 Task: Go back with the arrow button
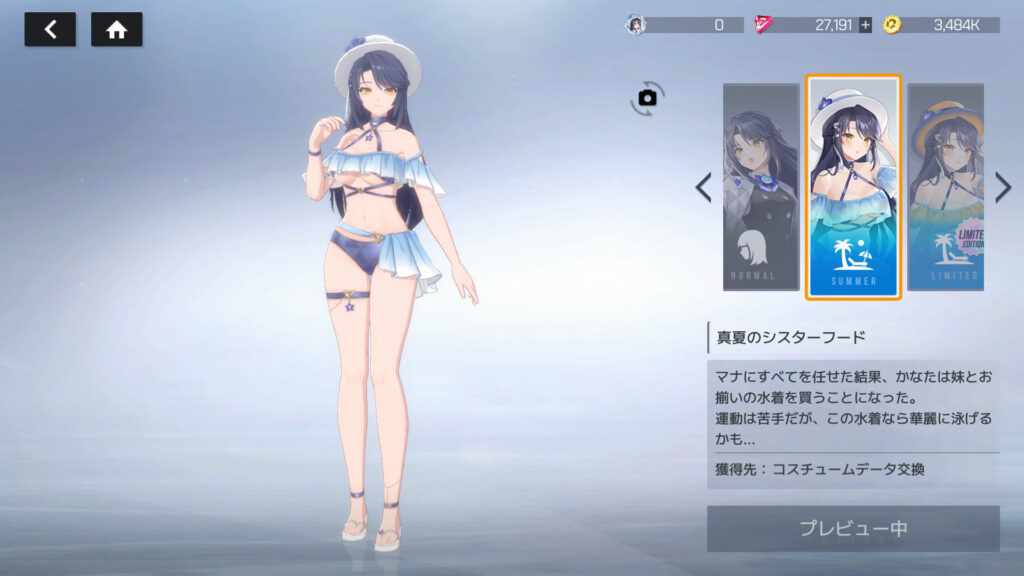click(x=50, y=30)
